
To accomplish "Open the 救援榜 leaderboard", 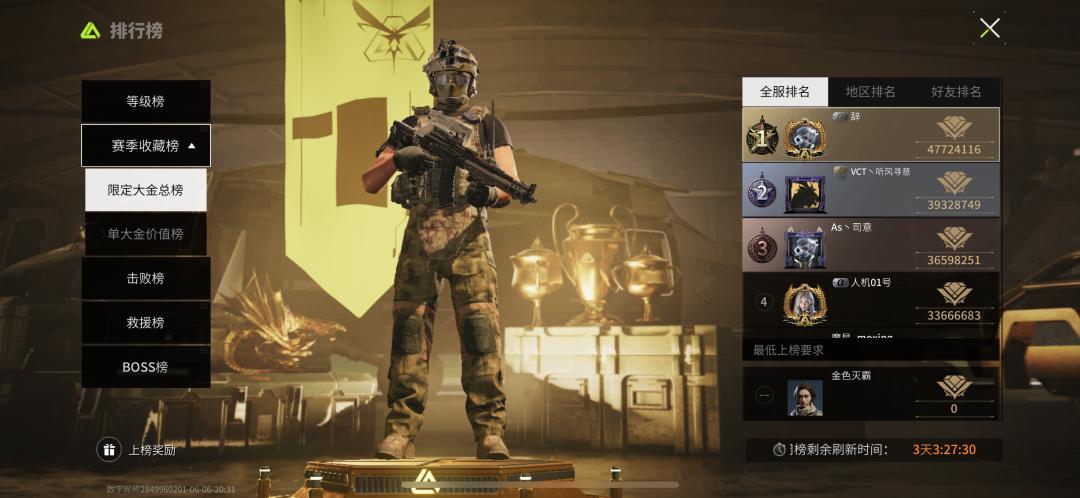I will (146, 322).
